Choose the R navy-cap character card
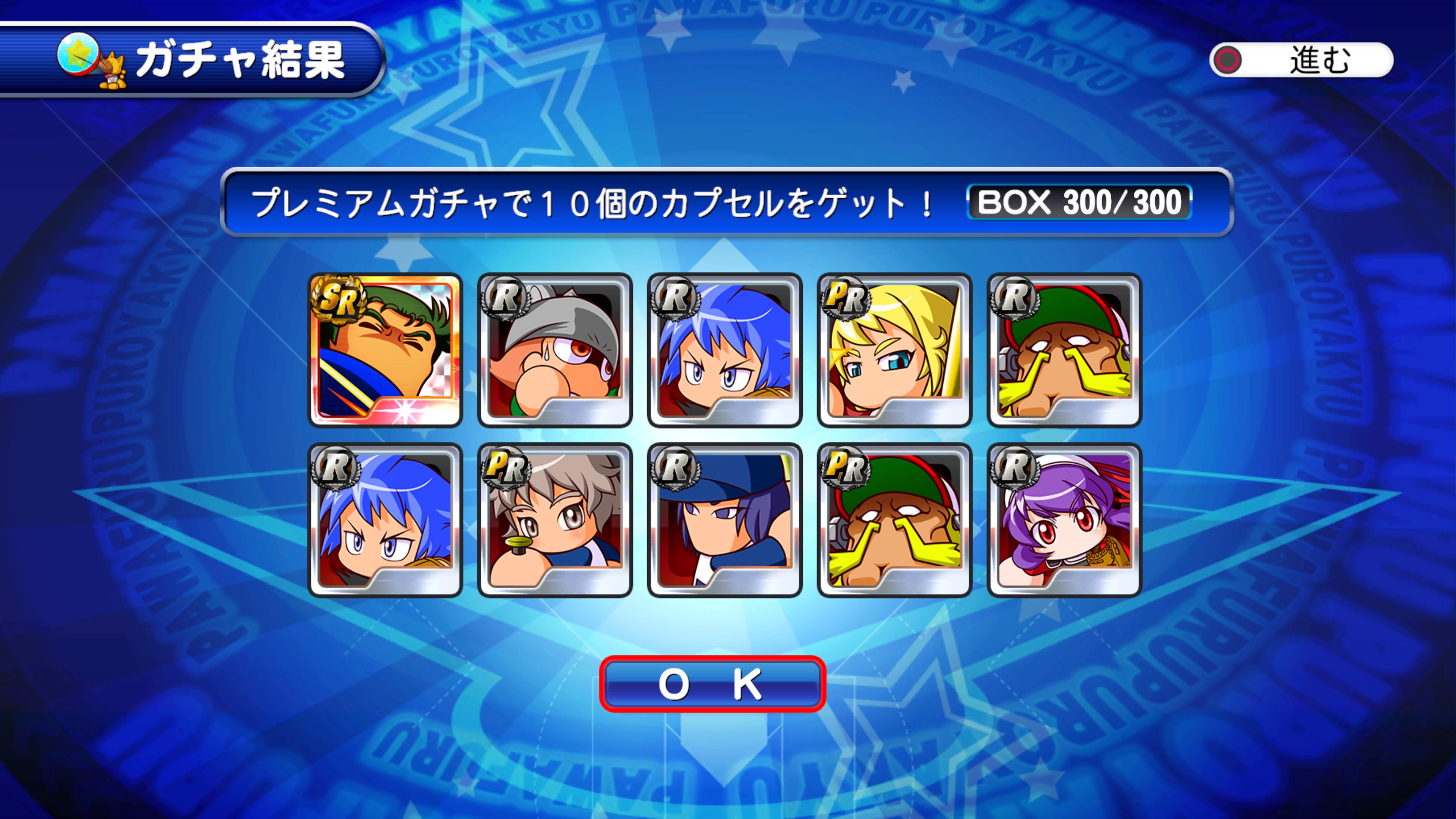Image resolution: width=1456 pixels, height=819 pixels. [x=725, y=520]
